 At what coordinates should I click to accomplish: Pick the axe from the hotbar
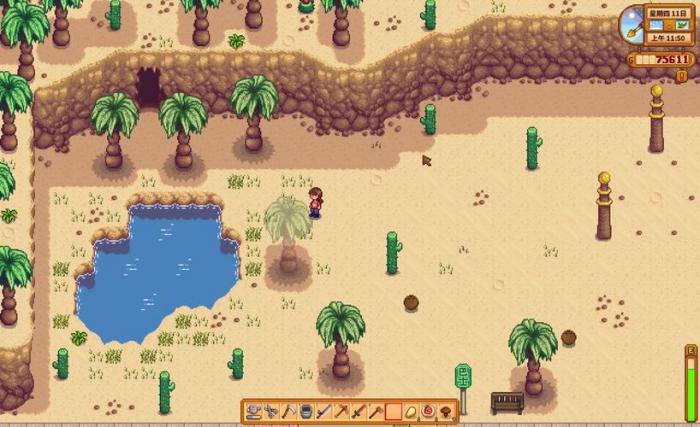376,411
